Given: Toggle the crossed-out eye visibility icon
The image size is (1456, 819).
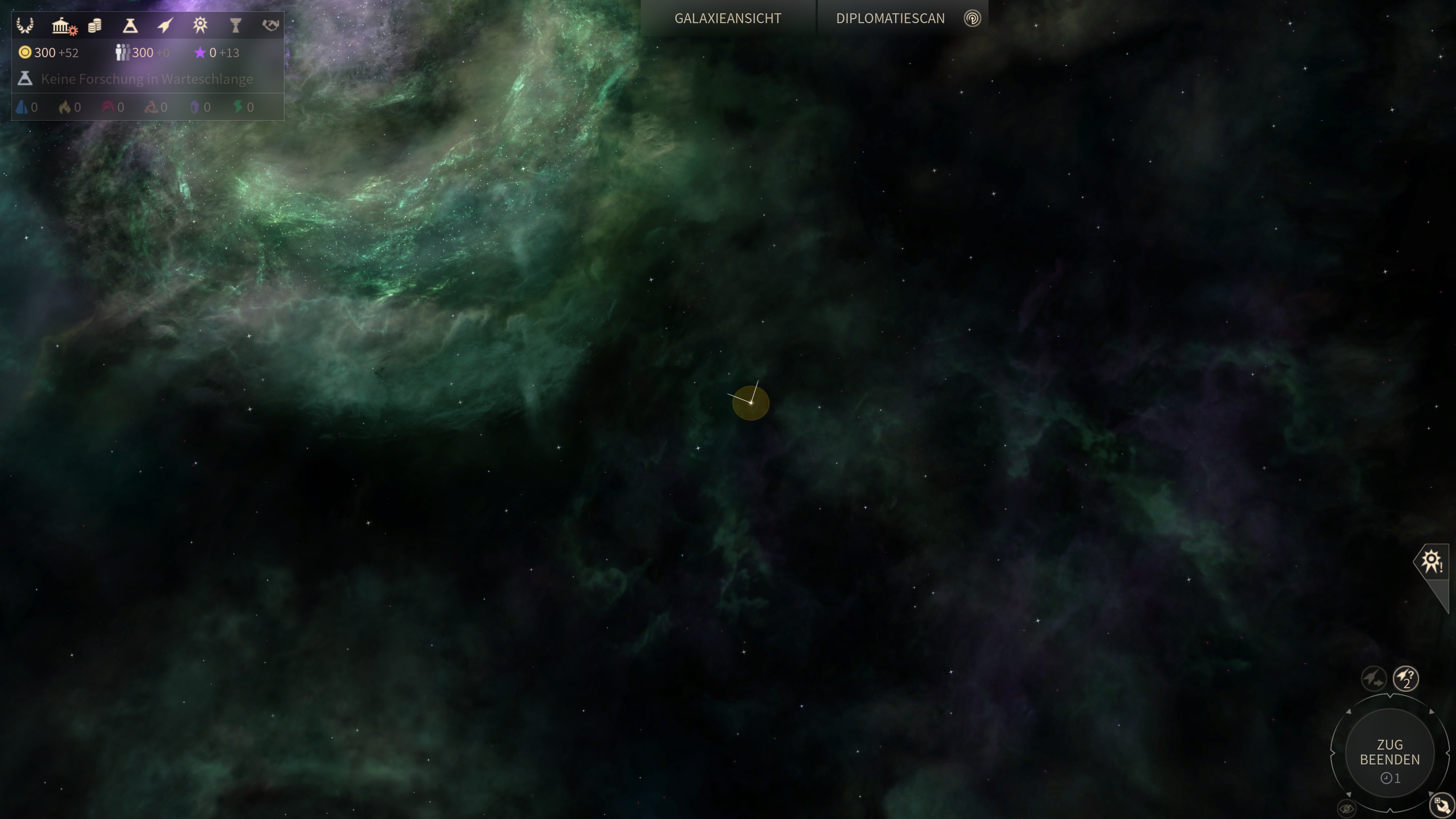Looking at the screenshot, I should pyautogui.click(x=1347, y=809).
